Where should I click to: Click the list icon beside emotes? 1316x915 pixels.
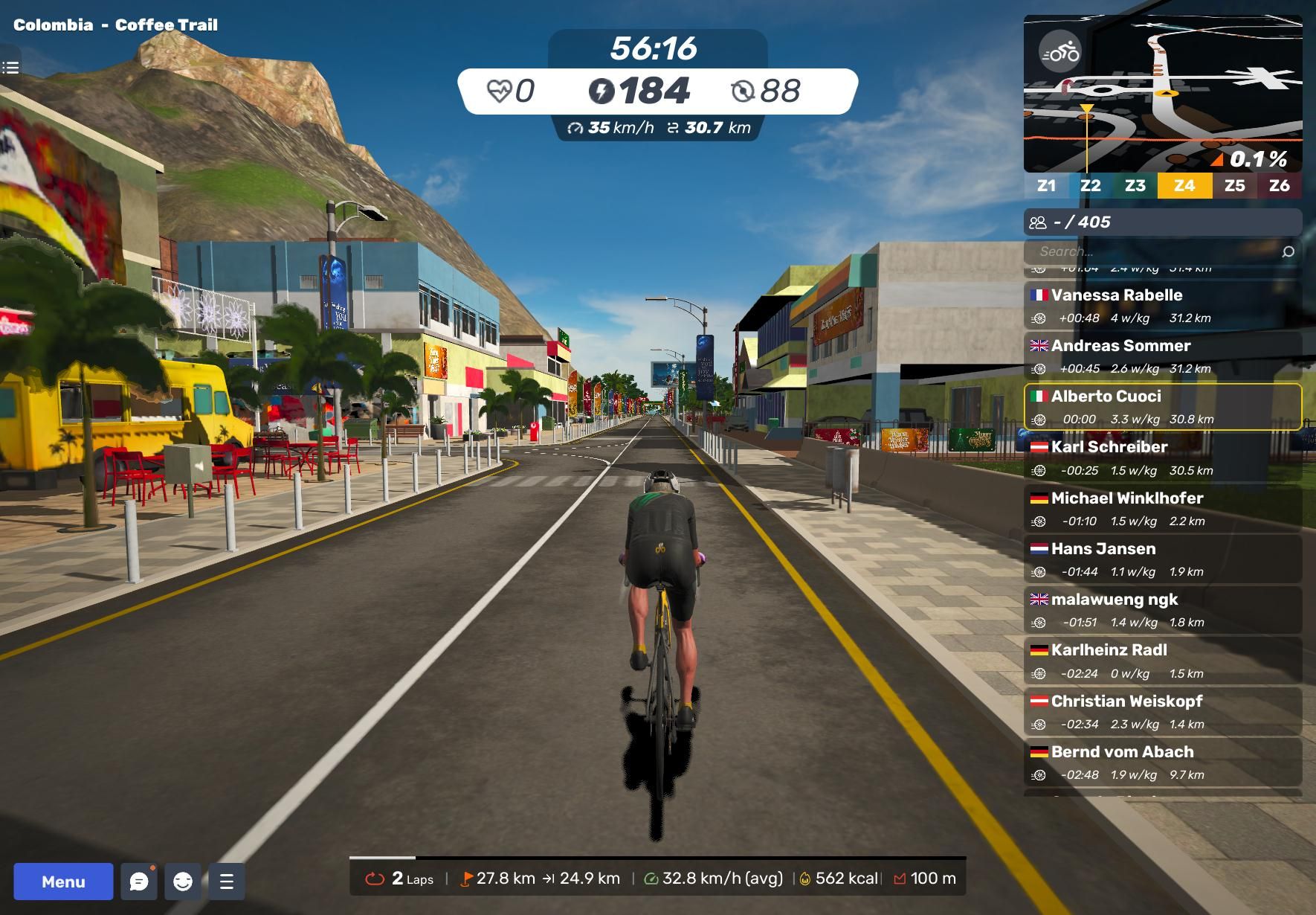227,882
